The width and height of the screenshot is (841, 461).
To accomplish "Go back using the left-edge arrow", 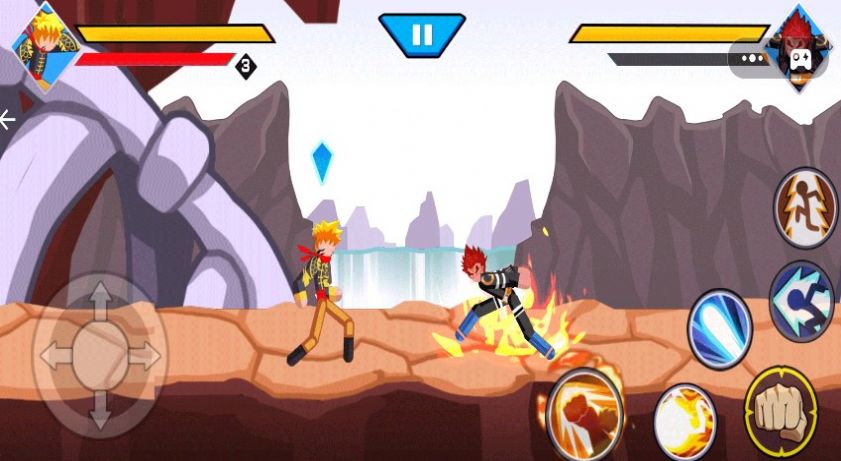I will tap(8, 121).
